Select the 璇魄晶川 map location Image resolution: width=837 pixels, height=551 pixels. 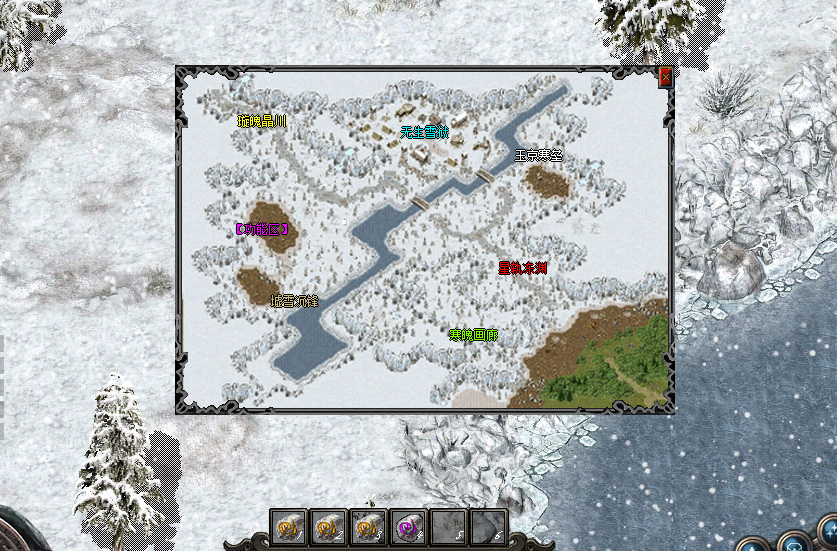click(262, 122)
